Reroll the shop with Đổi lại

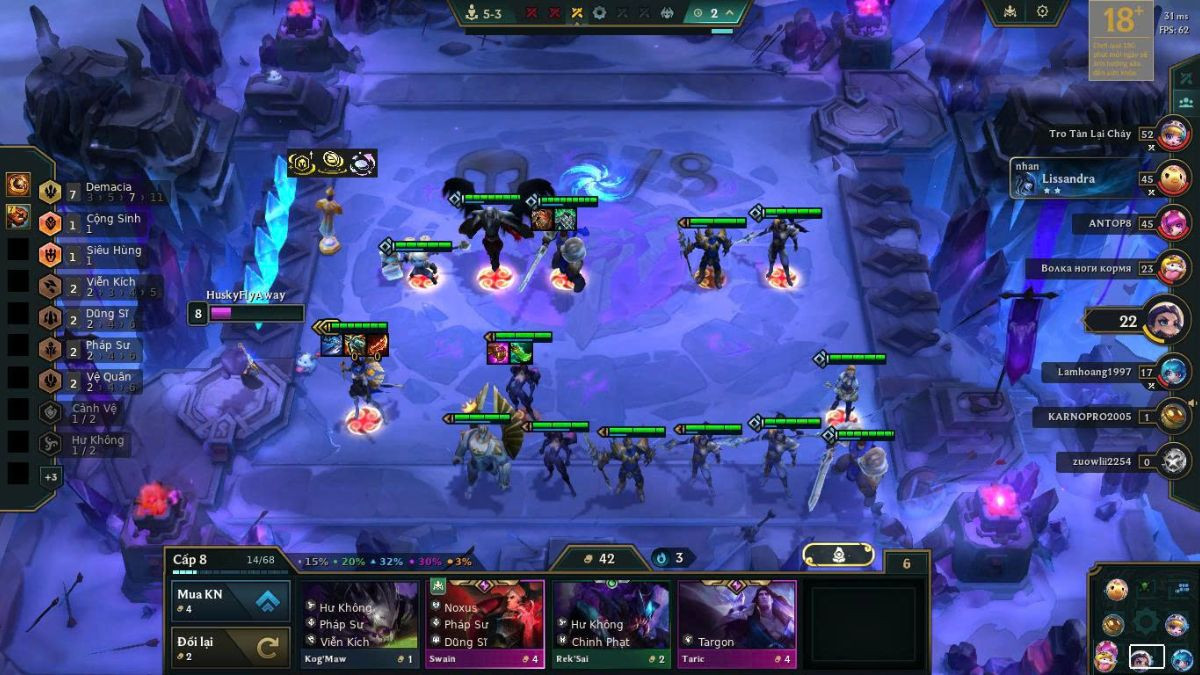(x=231, y=647)
